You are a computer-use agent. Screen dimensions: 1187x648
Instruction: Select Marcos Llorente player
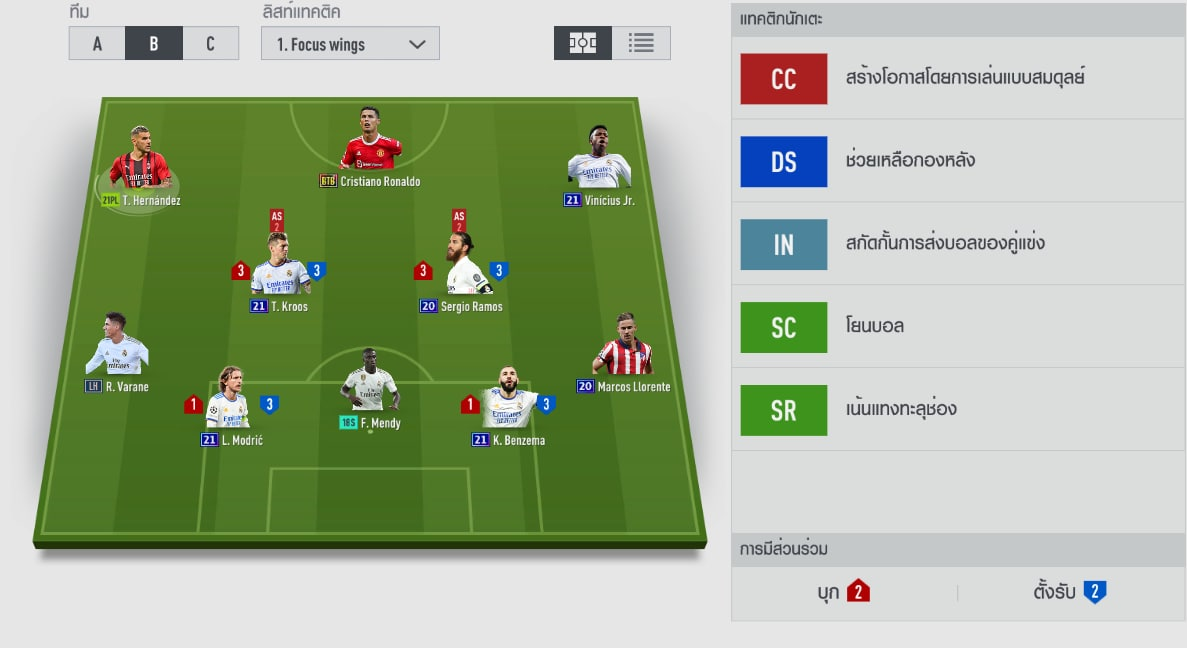pyautogui.click(x=625, y=350)
